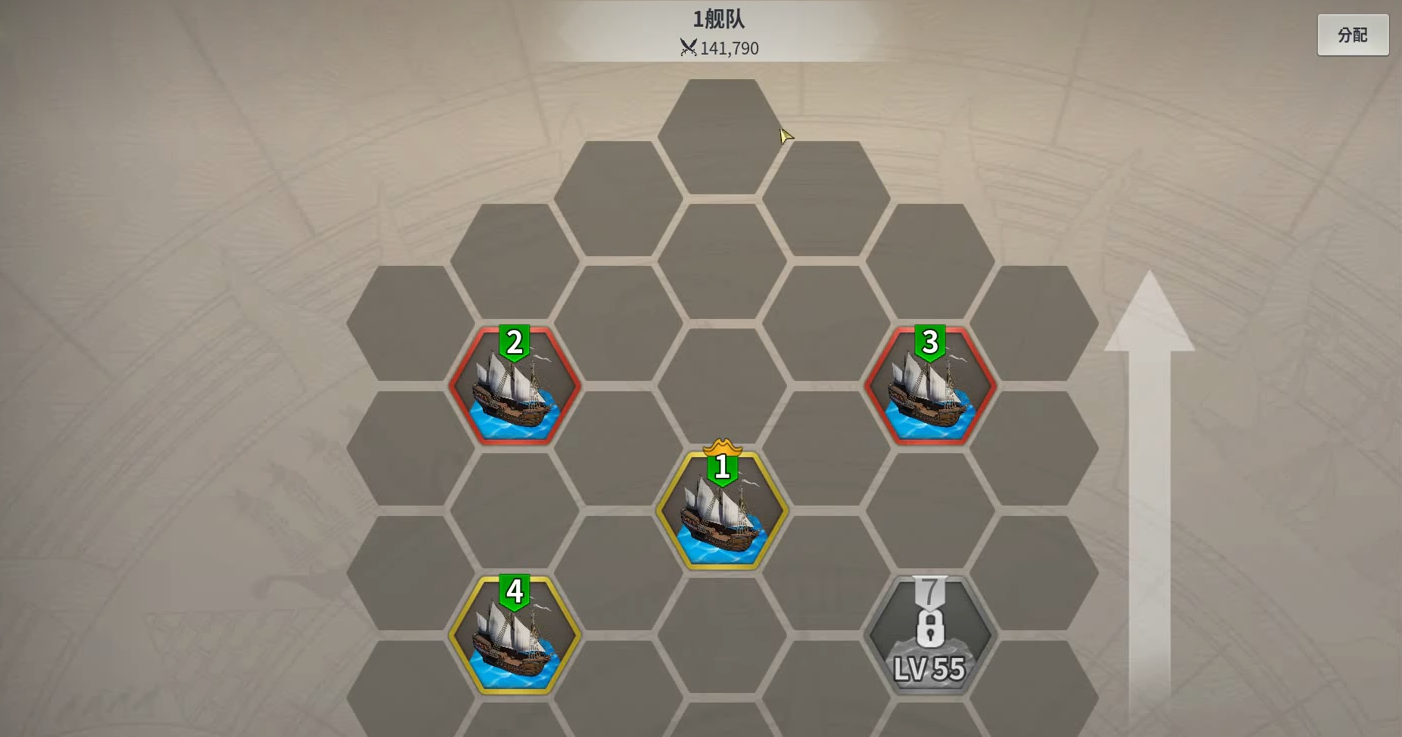Choose ship number 3 in the formation
The height and width of the screenshot is (737, 1402).
[x=930, y=387]
